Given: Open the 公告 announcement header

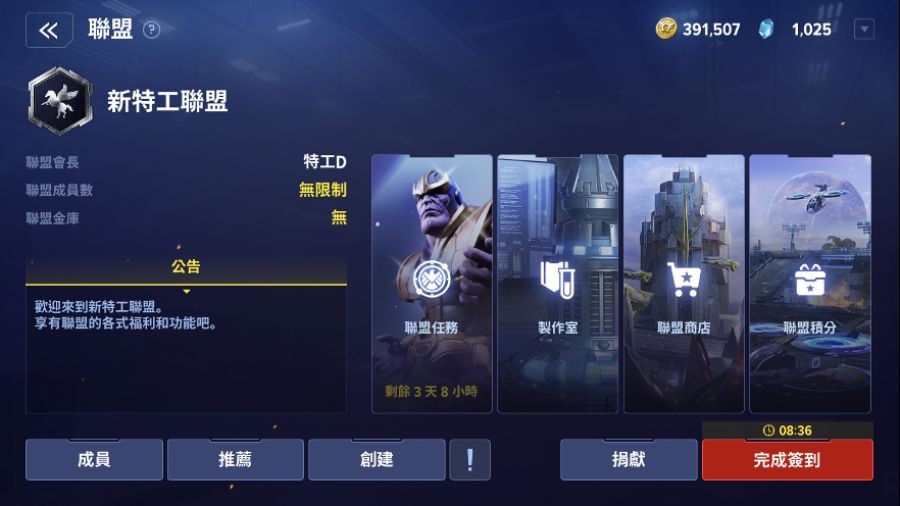Looking at the screenshot, I should (186, 268).
